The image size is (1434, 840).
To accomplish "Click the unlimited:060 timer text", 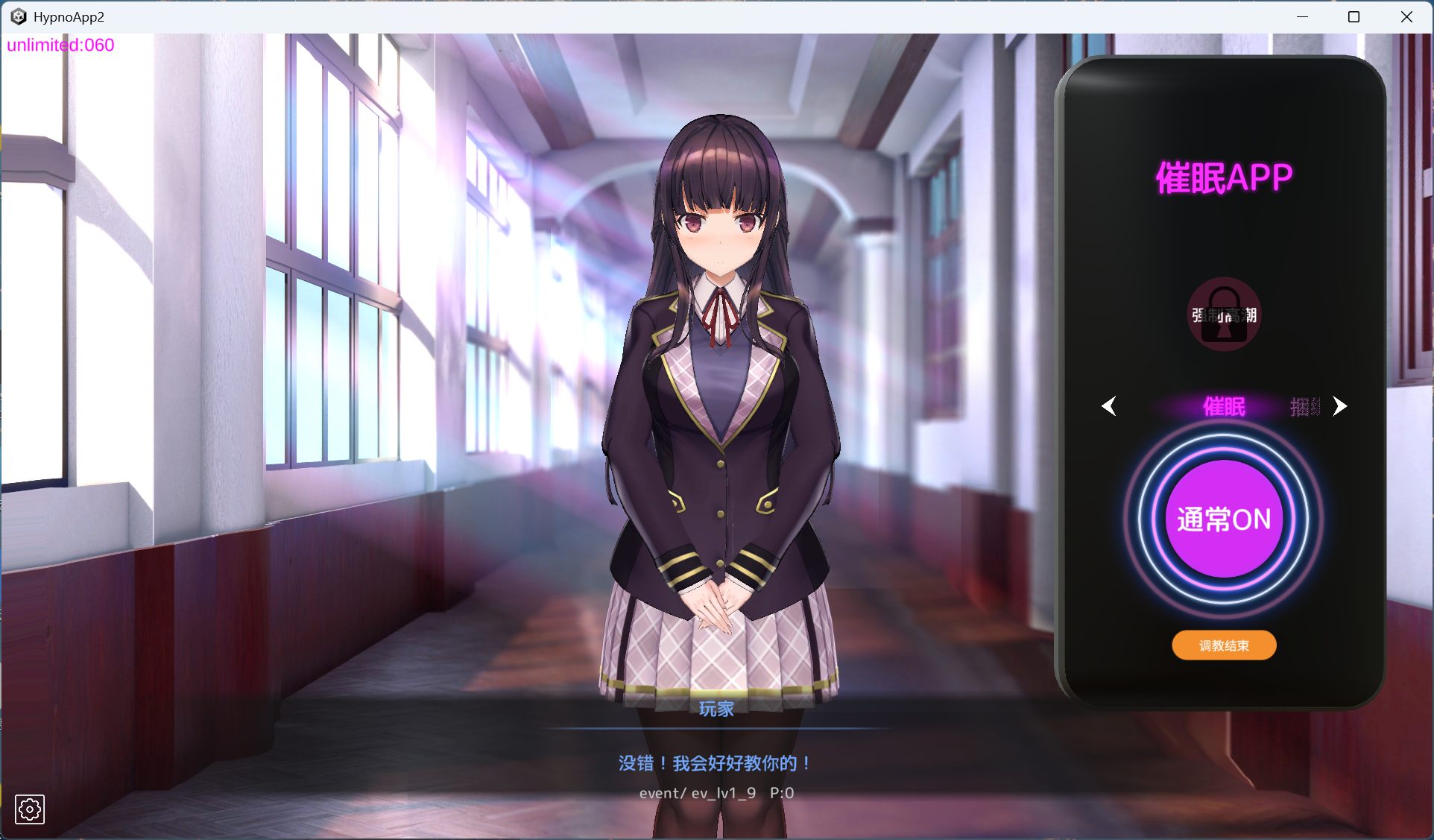I will coord(60,45).
